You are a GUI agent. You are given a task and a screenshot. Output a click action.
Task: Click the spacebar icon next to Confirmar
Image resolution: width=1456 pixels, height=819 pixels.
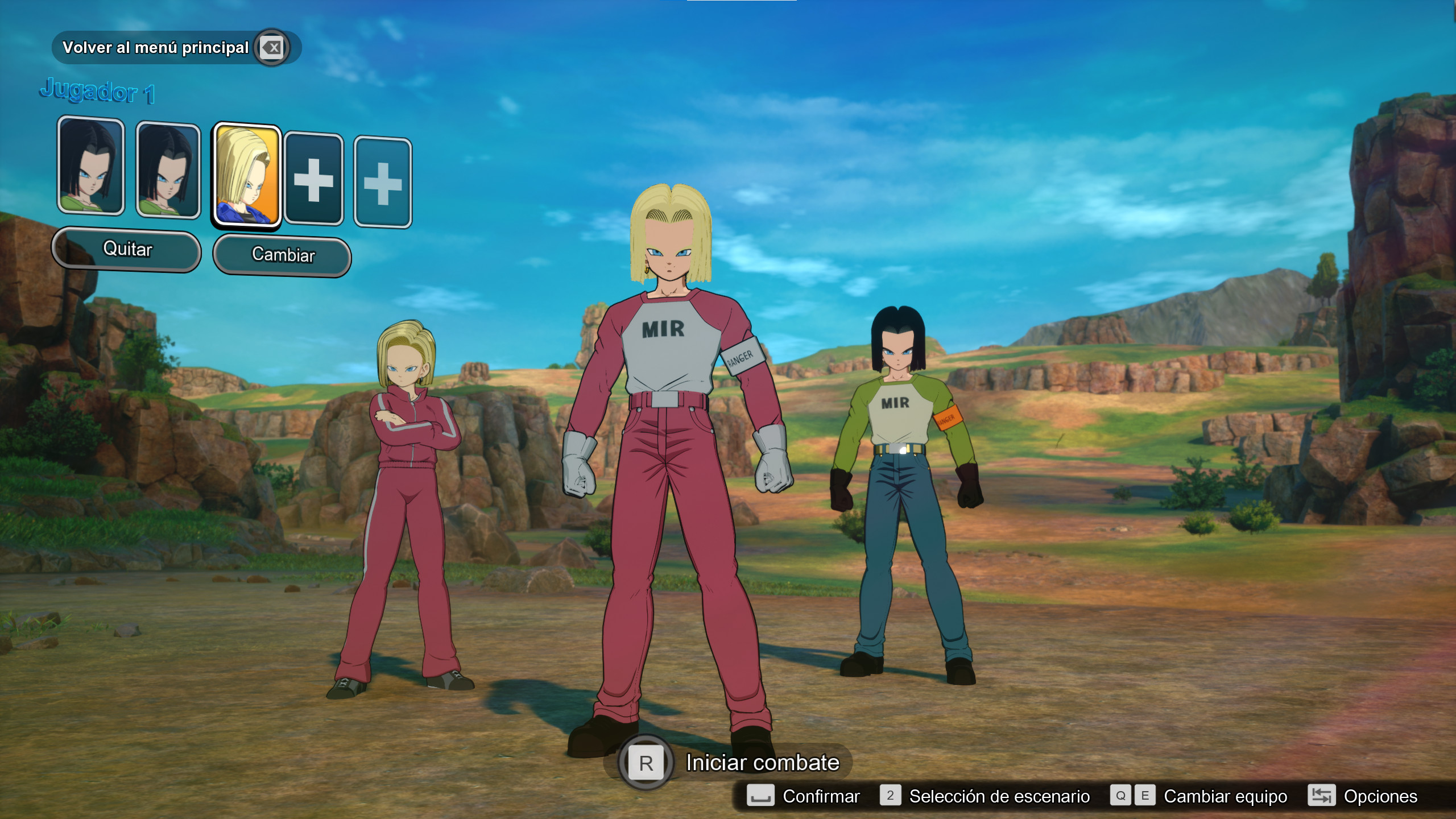(x=760, y=796)
